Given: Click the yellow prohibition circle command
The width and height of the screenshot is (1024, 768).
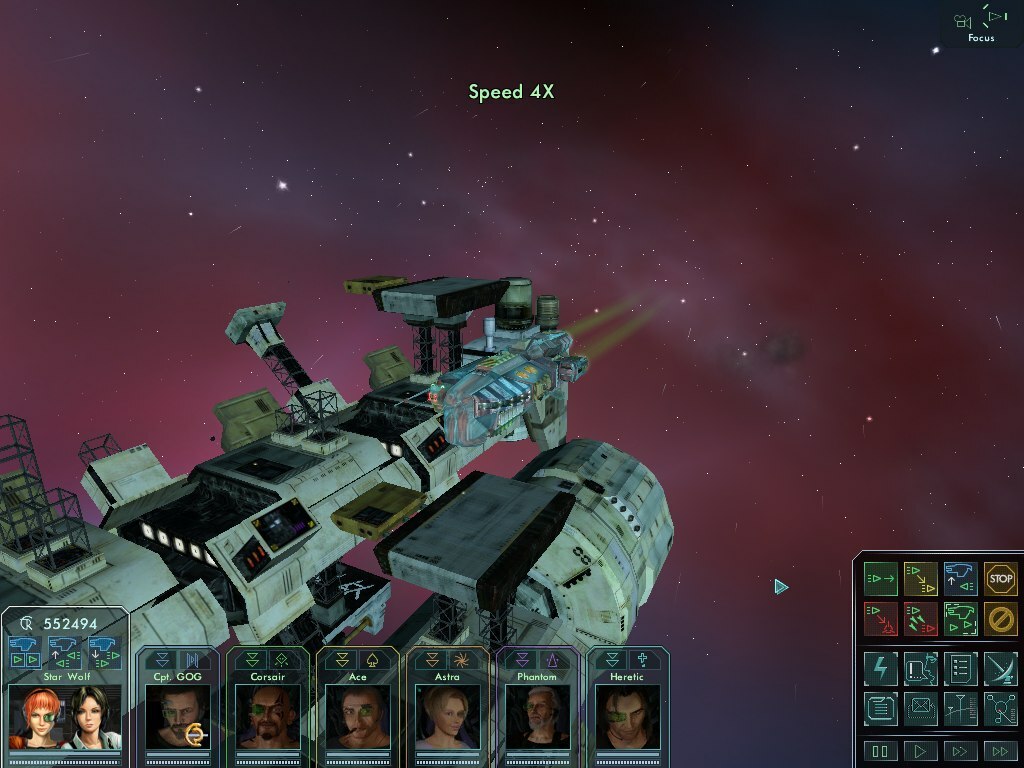Looking at the screenshot, I should [1000, 618].
